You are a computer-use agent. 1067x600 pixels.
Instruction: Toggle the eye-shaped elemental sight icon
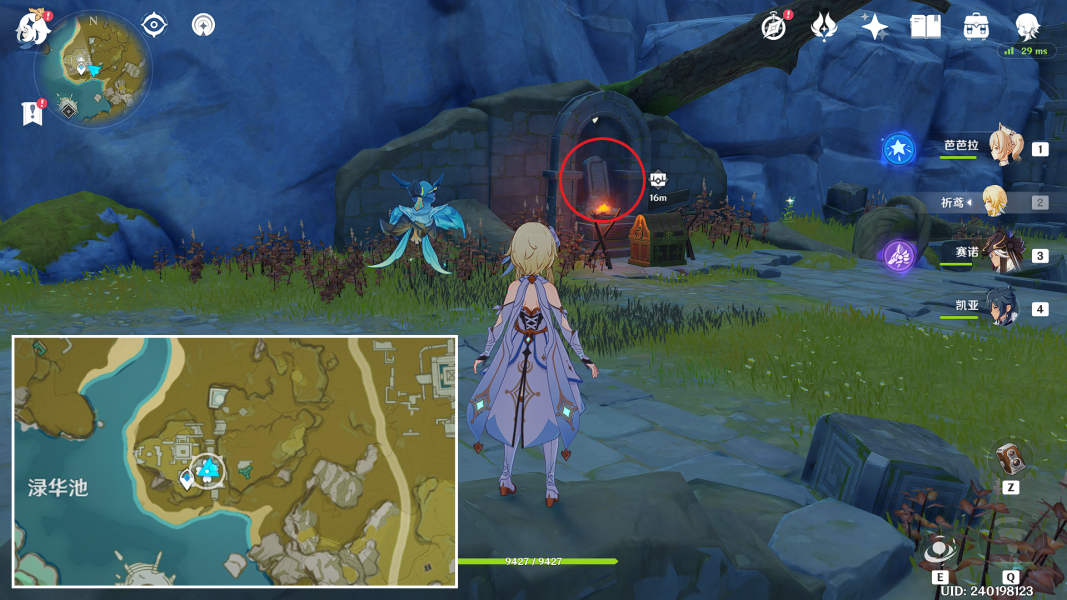[x=154, y=24]
